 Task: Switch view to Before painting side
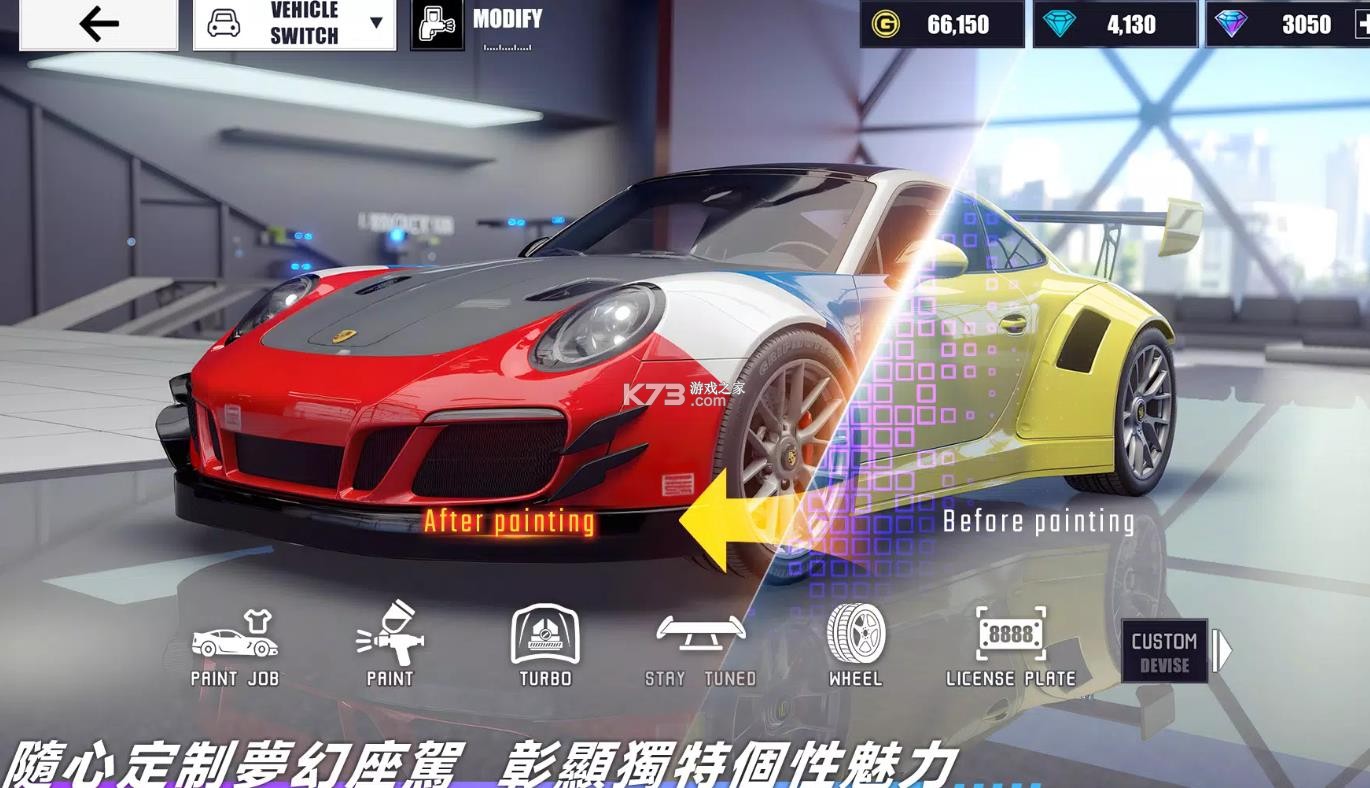point(1038,520)
